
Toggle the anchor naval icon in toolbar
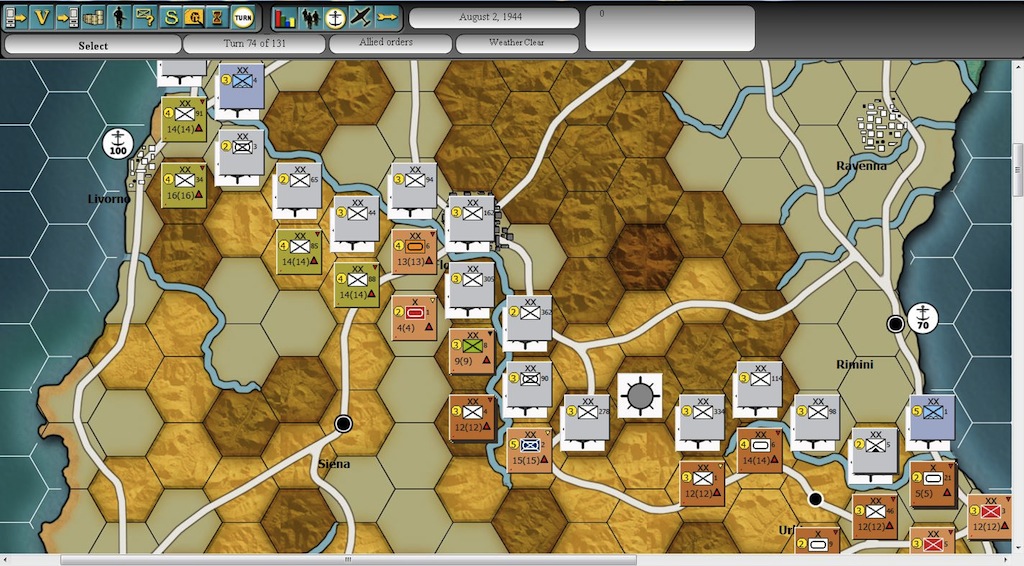click(x=336, y=17)
